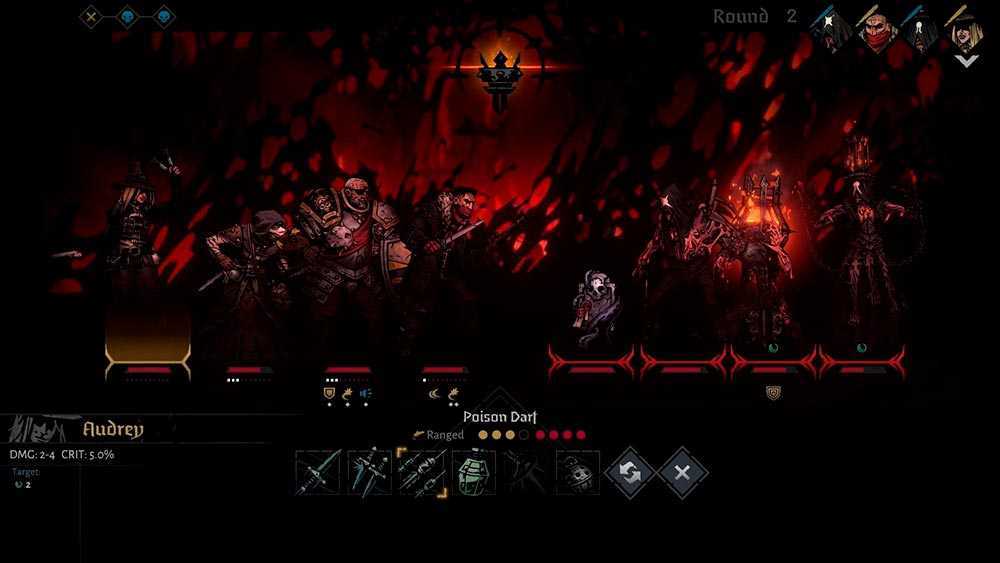
Task: Select the red-masked hero turn portrait
Action: click(x=877, y=30)
